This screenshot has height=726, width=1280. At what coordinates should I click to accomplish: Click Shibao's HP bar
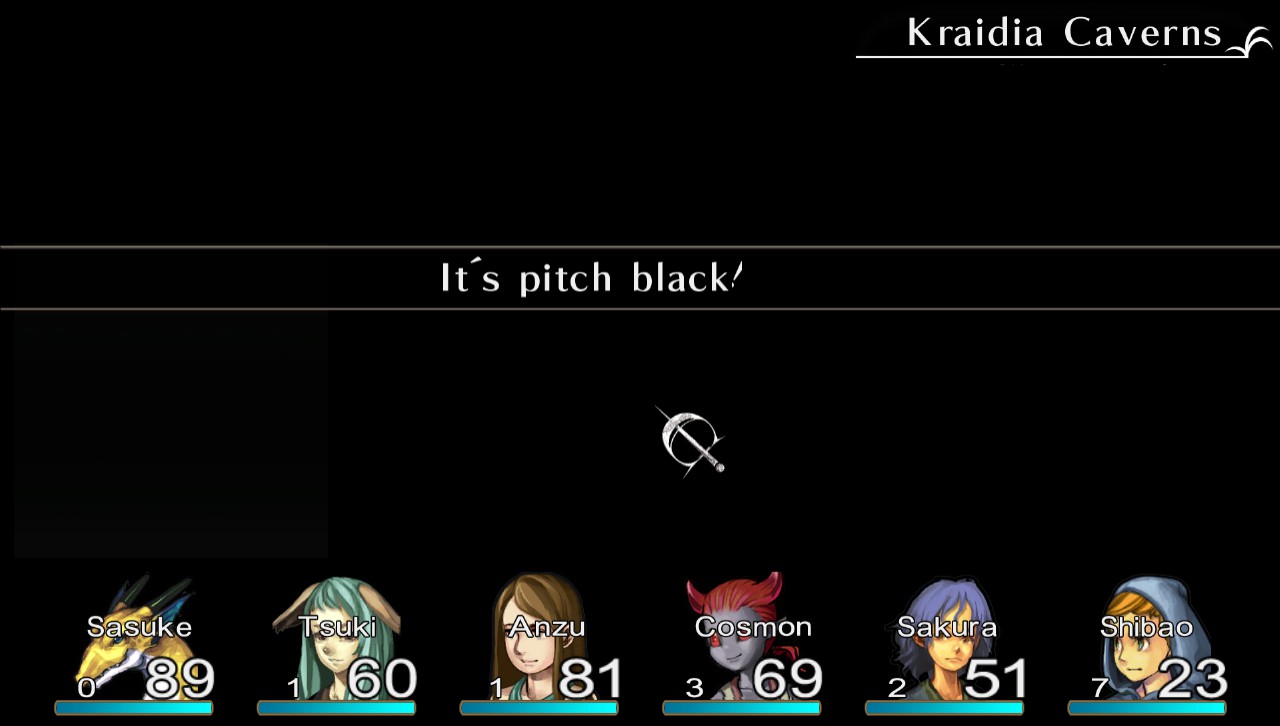1147,709
